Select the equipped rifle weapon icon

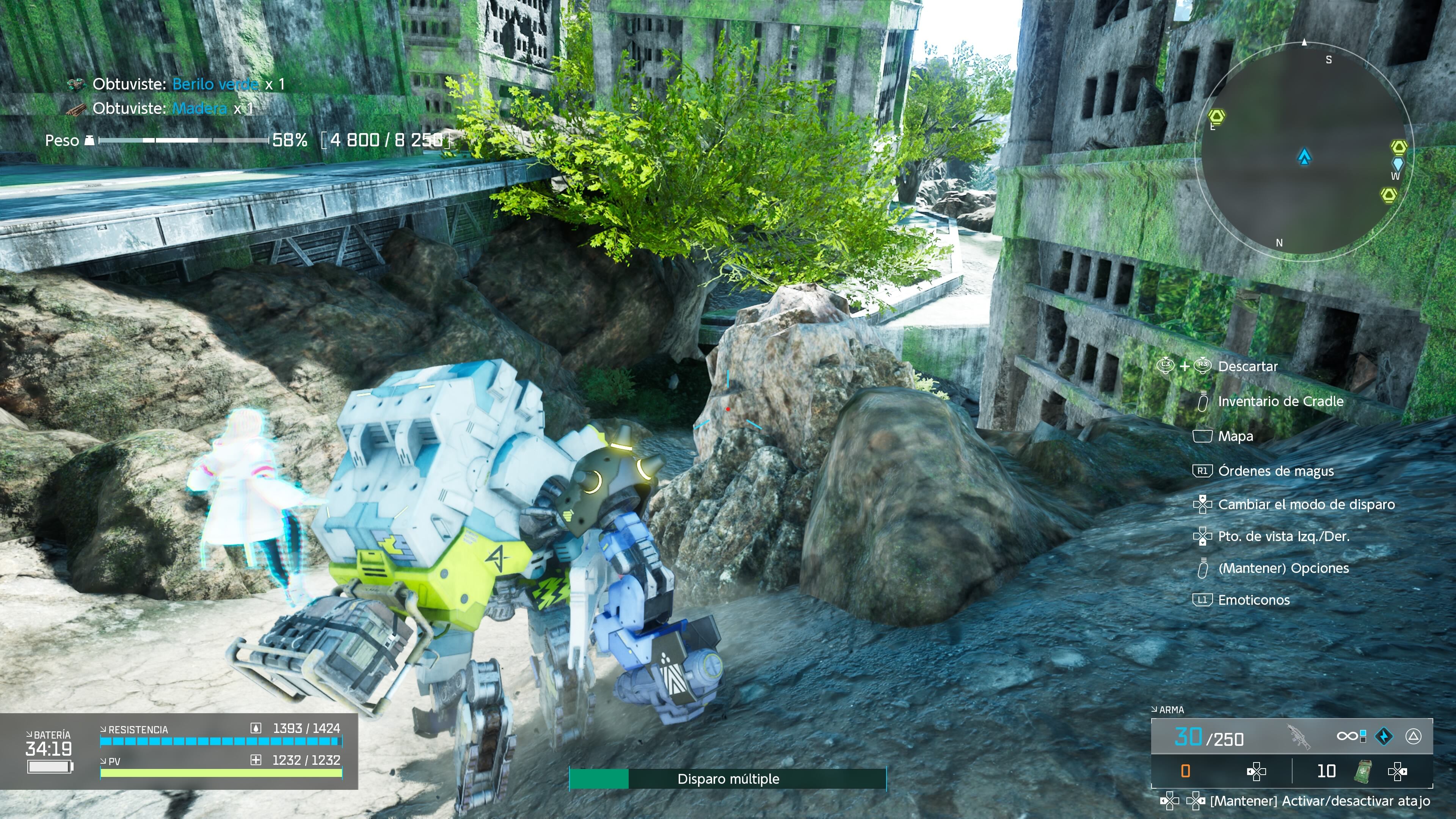coord(1298,736)
